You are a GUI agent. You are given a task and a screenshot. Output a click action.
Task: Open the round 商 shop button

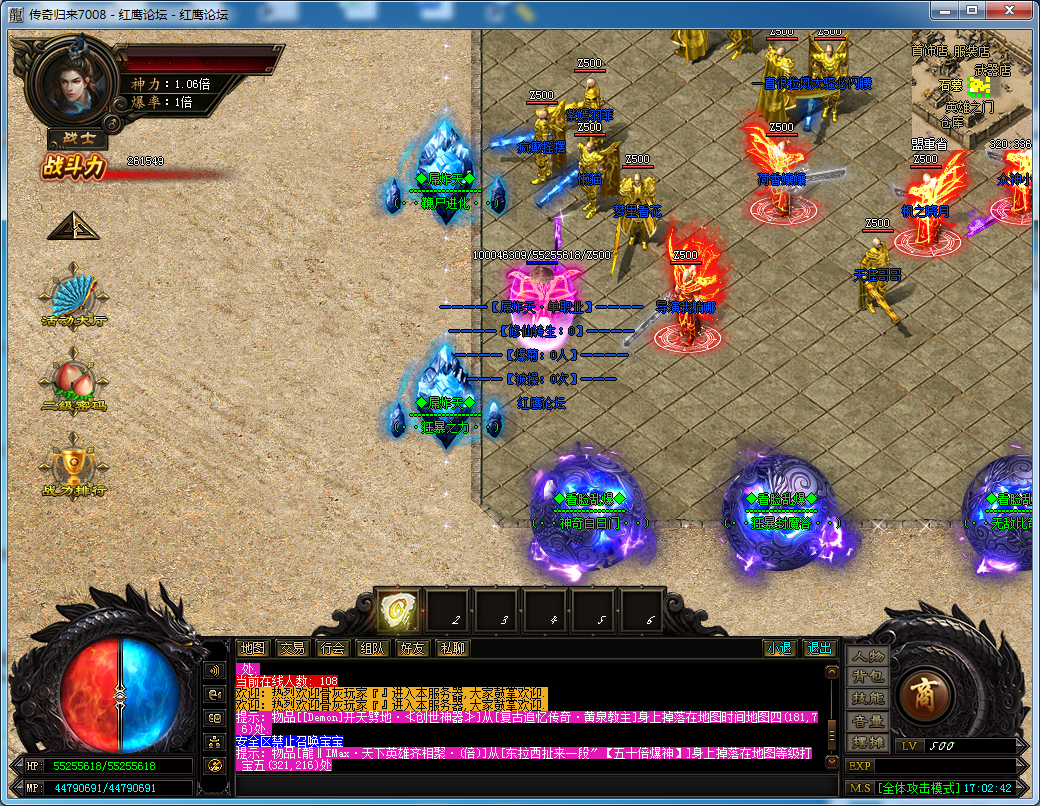[923, 694]
